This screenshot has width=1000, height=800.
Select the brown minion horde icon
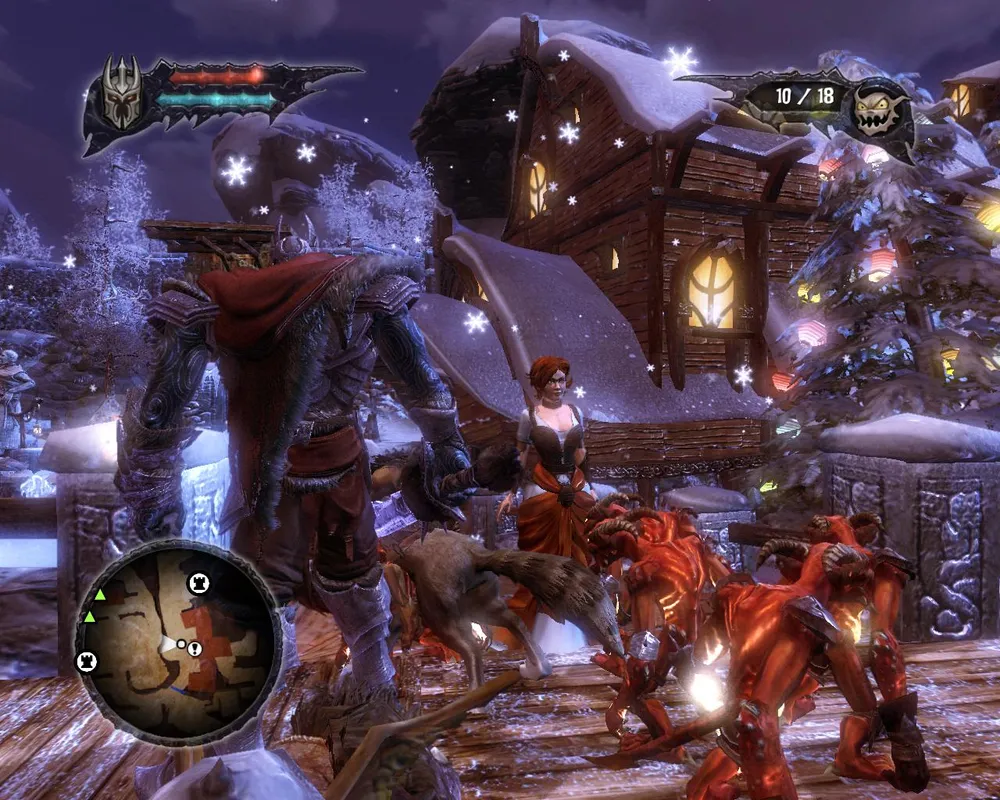pyautogui.click(x=878, y=109)
